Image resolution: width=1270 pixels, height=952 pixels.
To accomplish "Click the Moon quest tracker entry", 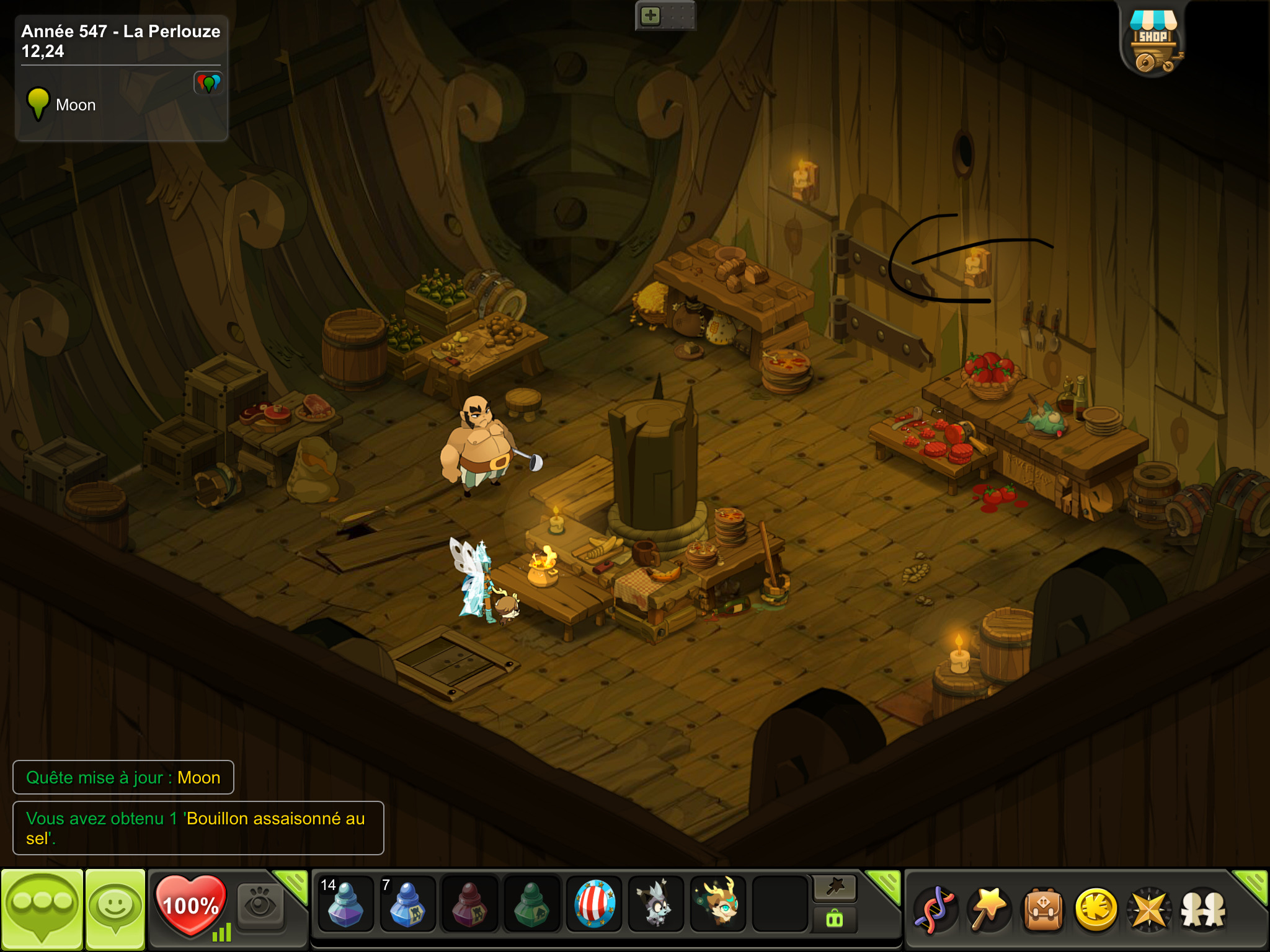I will 75,105.
